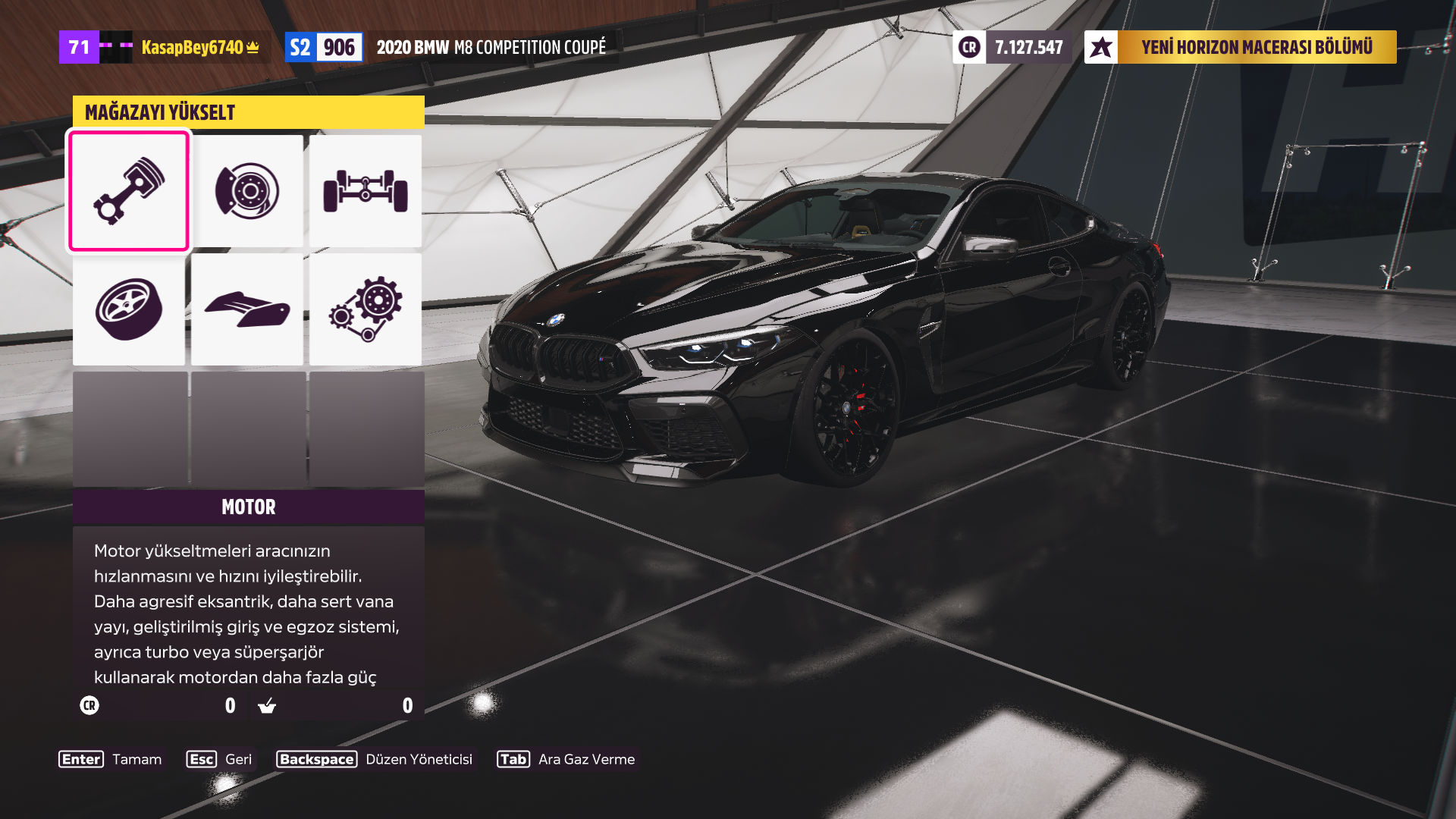Click the Tamam confirm option
1456x819 pixels.
(x=111, y=759)
